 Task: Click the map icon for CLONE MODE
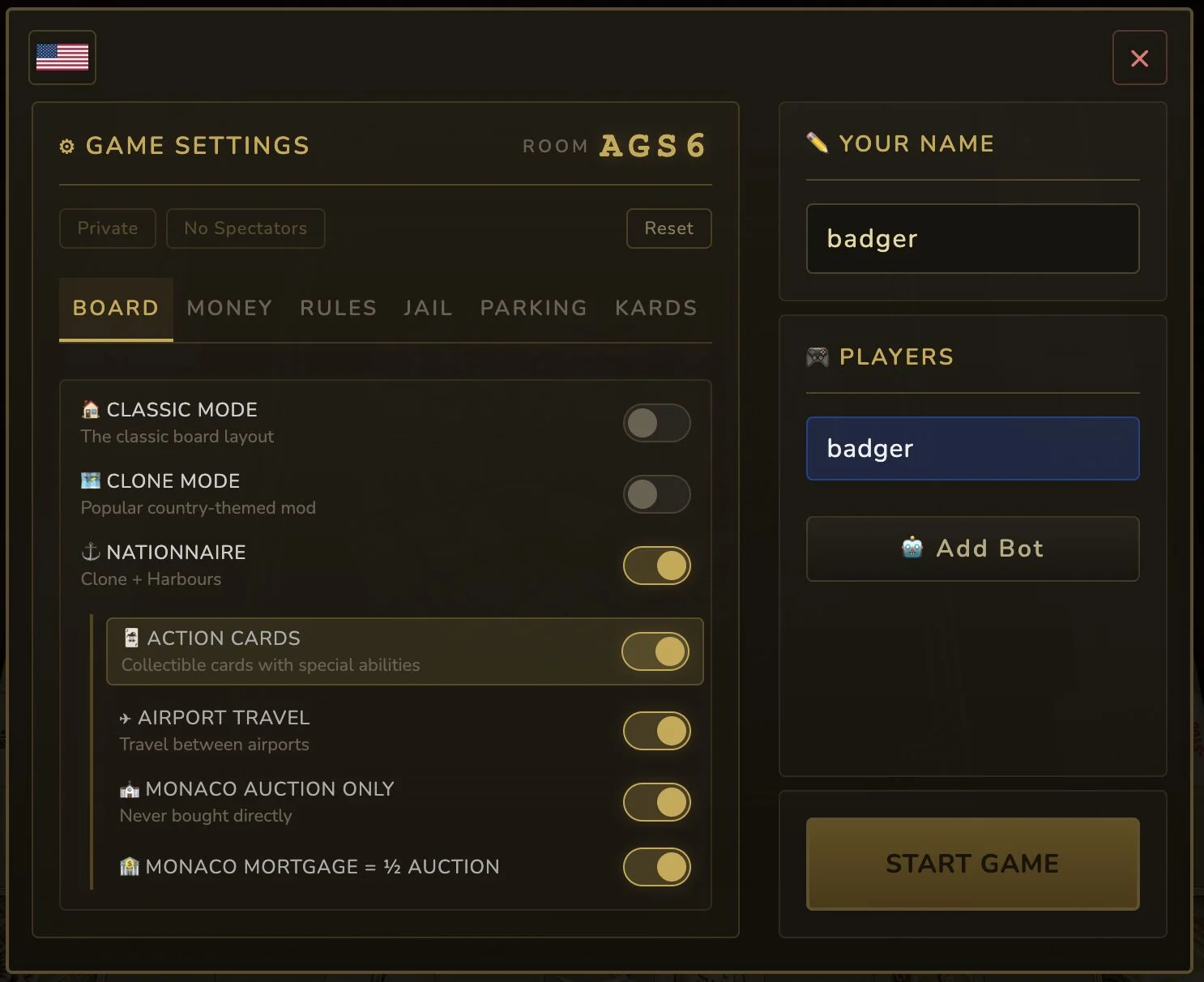pyautogui.click(x=91, y=480)
